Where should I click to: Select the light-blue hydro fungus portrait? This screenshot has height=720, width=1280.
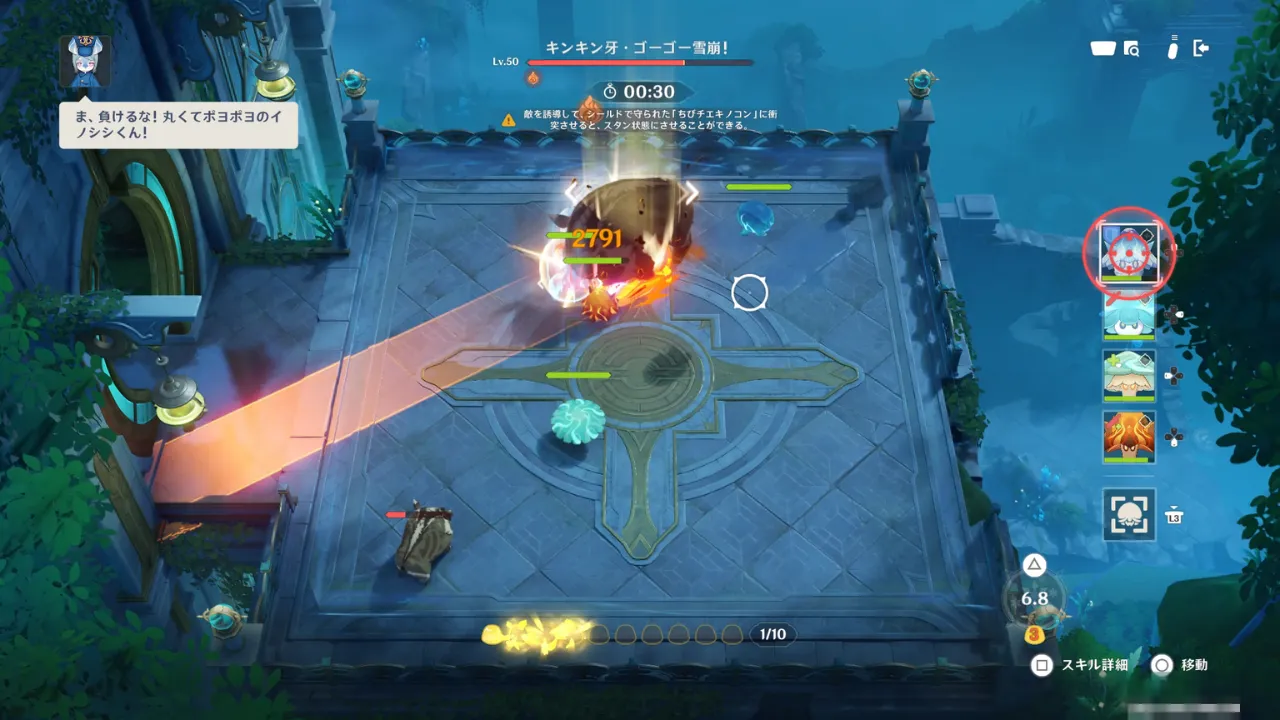click(x=1129, y=314)
